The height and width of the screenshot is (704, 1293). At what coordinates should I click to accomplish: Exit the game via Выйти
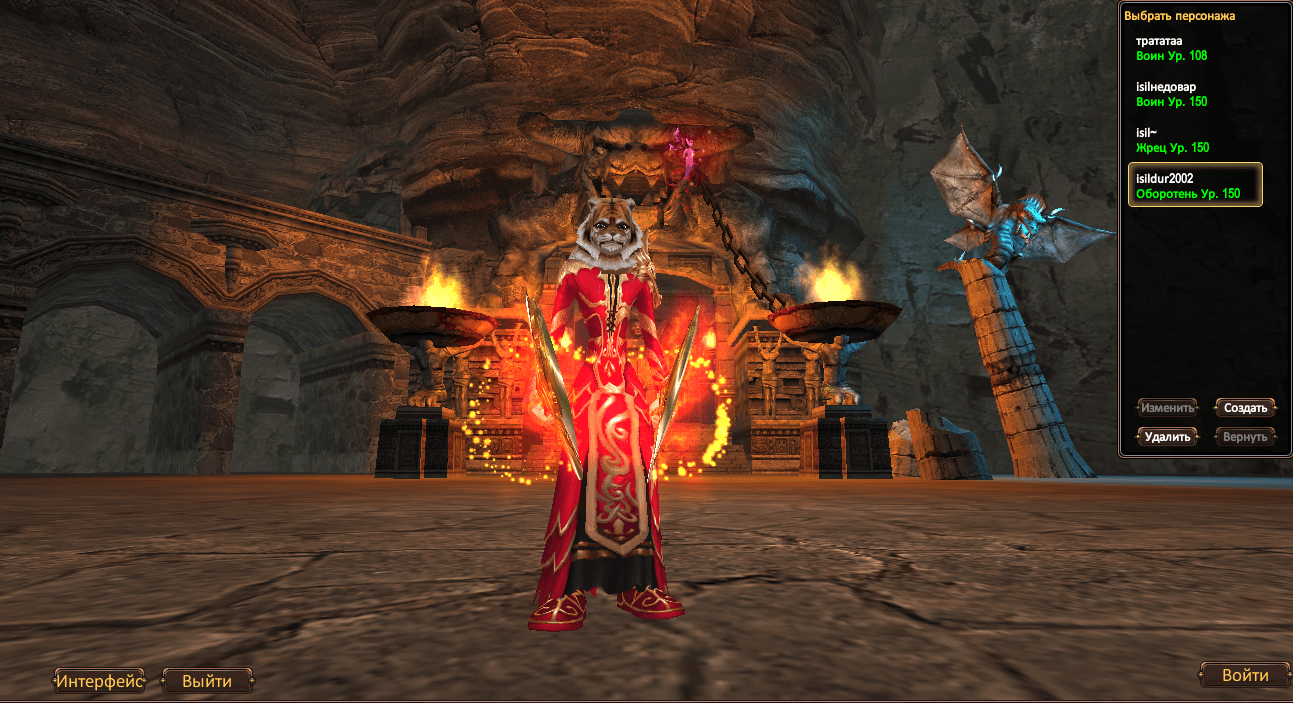[x=207, y=682]
